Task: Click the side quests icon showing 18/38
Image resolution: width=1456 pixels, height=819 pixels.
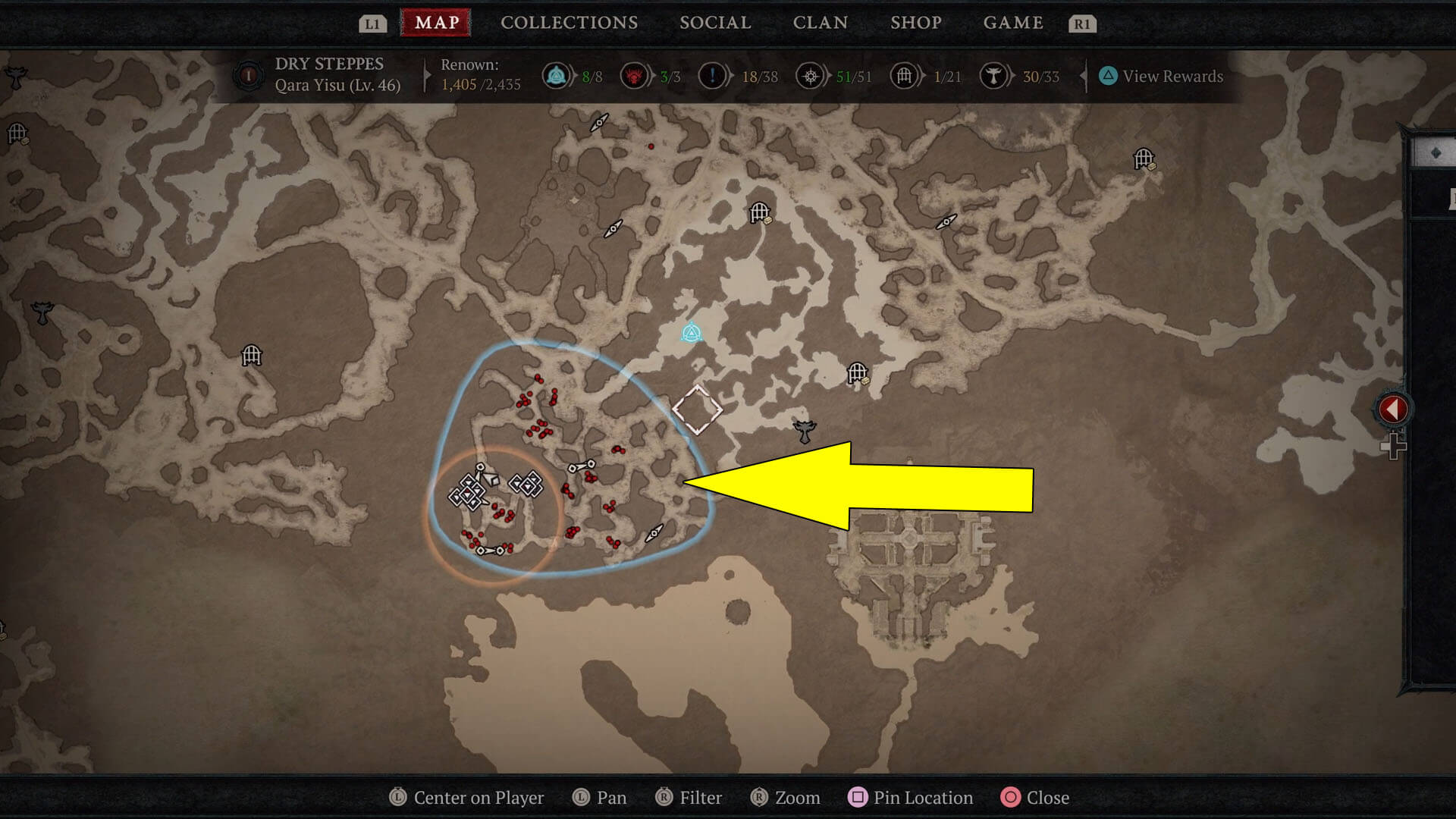Action: 714,76
